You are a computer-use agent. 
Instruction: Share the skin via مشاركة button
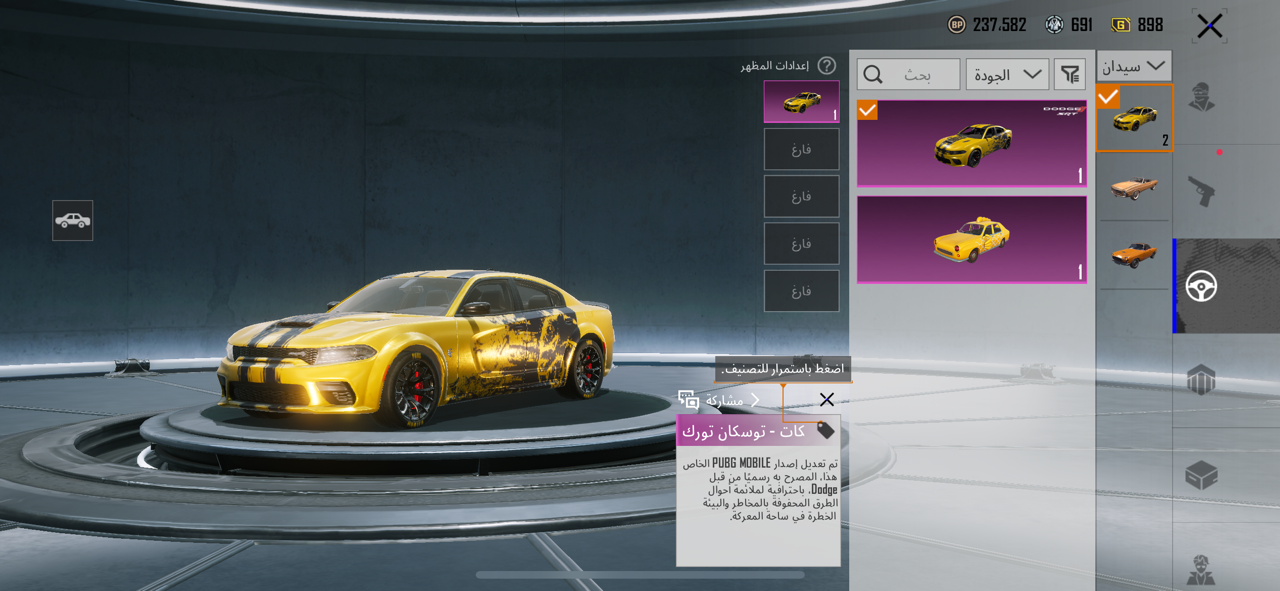718,400
